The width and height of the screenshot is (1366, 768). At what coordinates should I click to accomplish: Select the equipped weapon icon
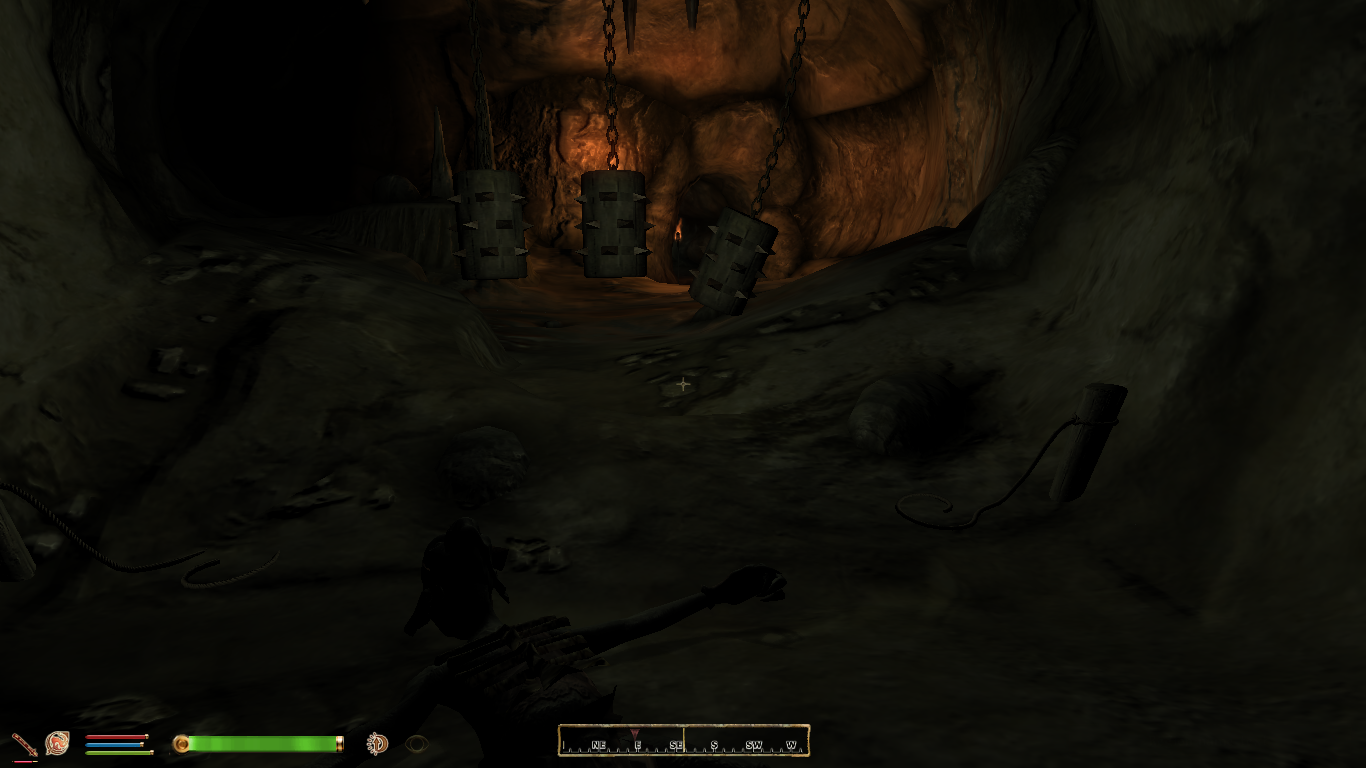point(24,743)
